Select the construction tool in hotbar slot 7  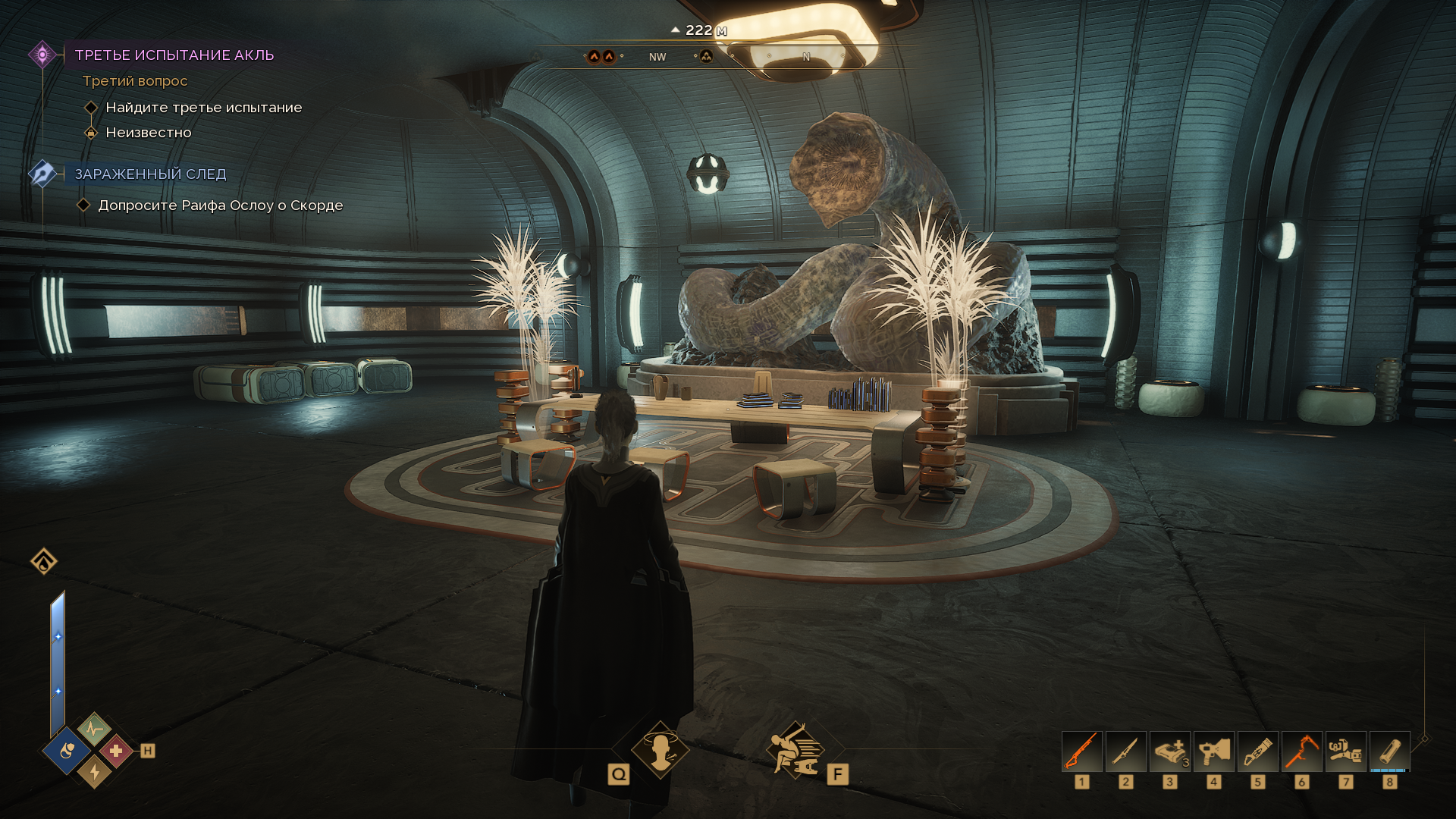(1345, 751)
